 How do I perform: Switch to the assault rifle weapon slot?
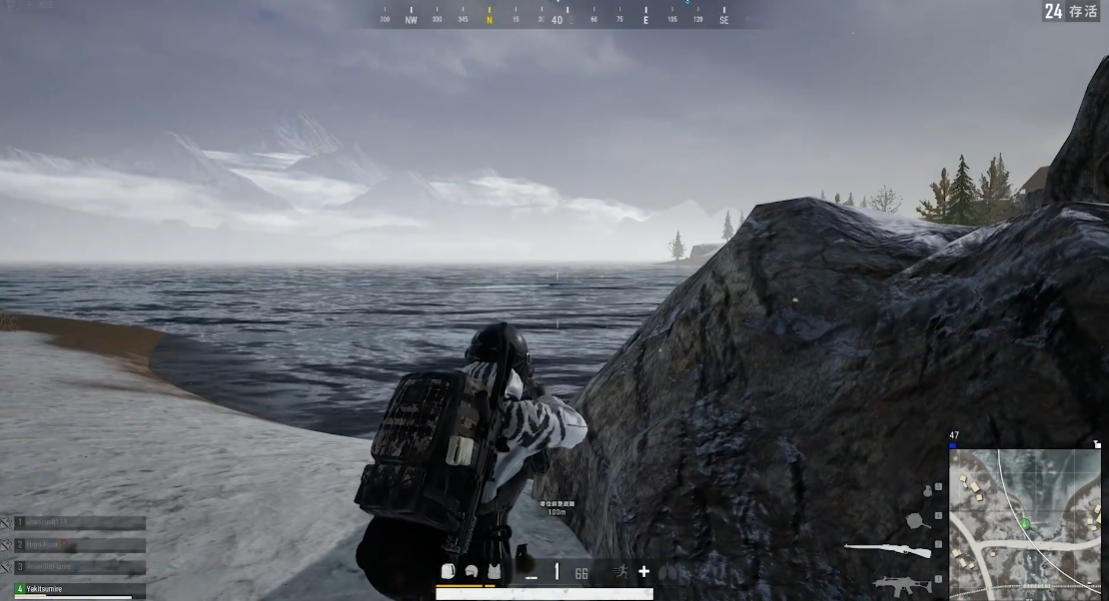[901, 583]
